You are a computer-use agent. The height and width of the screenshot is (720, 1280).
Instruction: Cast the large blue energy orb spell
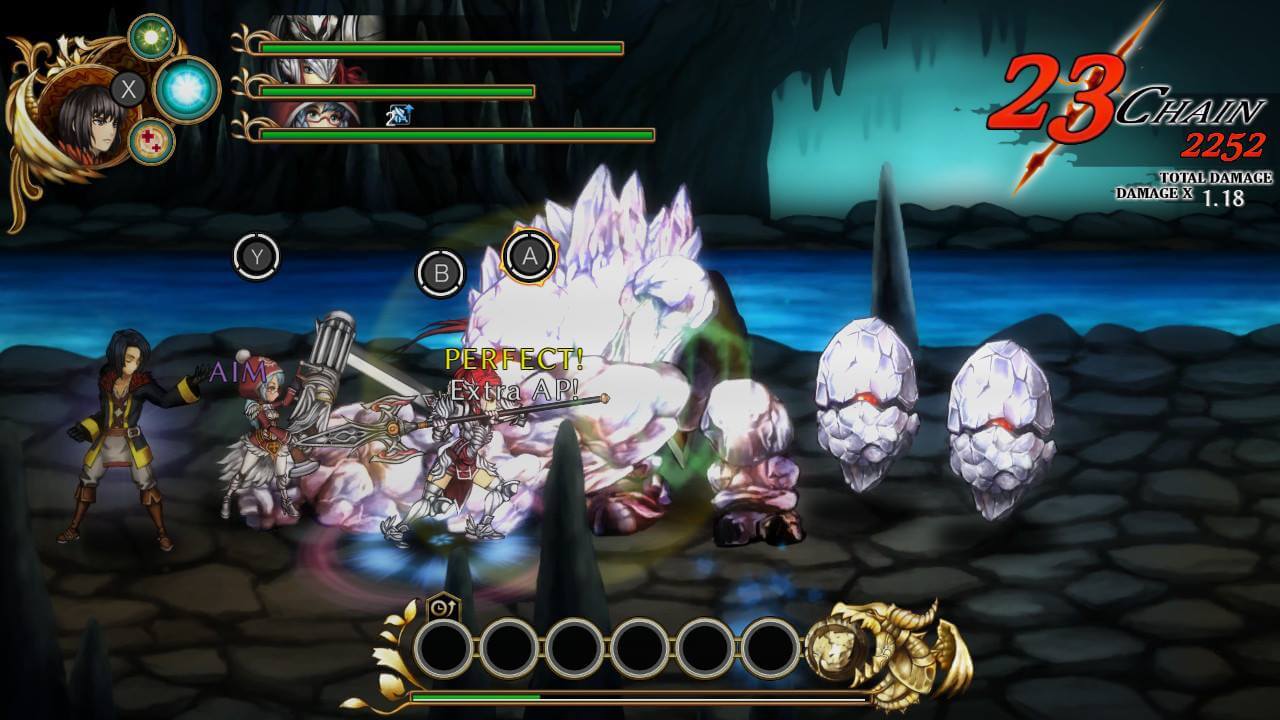tap(186, 89)
